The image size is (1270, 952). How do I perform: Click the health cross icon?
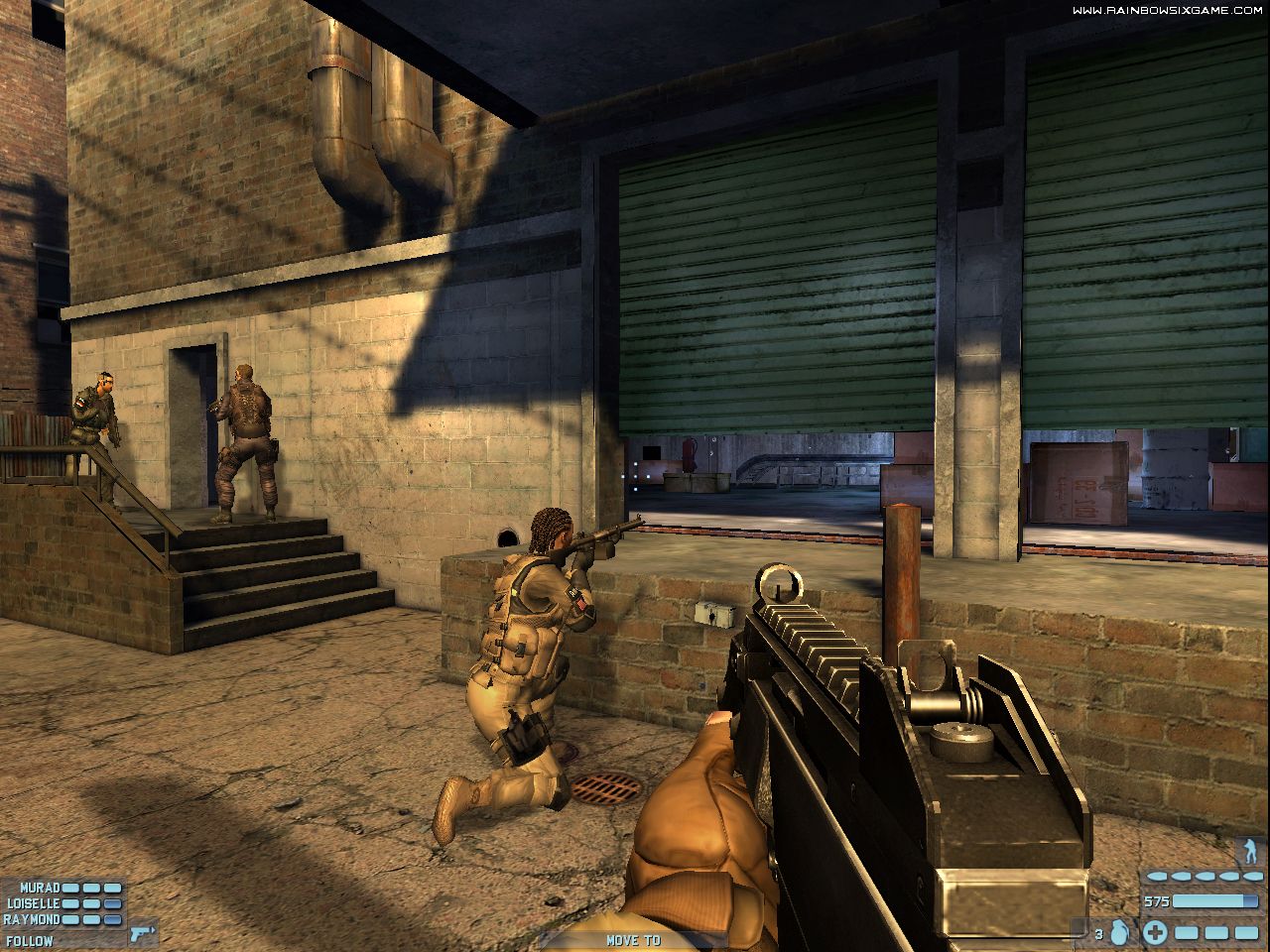[1155, 933]
